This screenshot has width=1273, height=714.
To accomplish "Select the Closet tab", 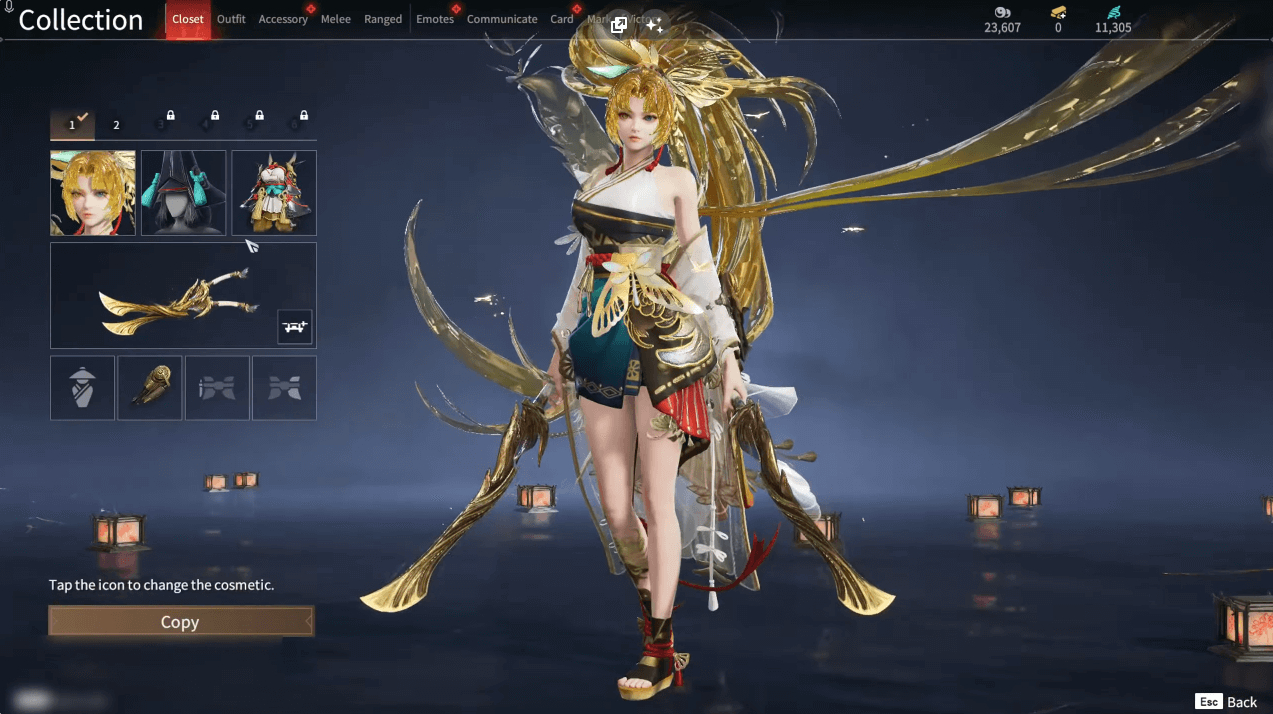I will tap(188, 19).
